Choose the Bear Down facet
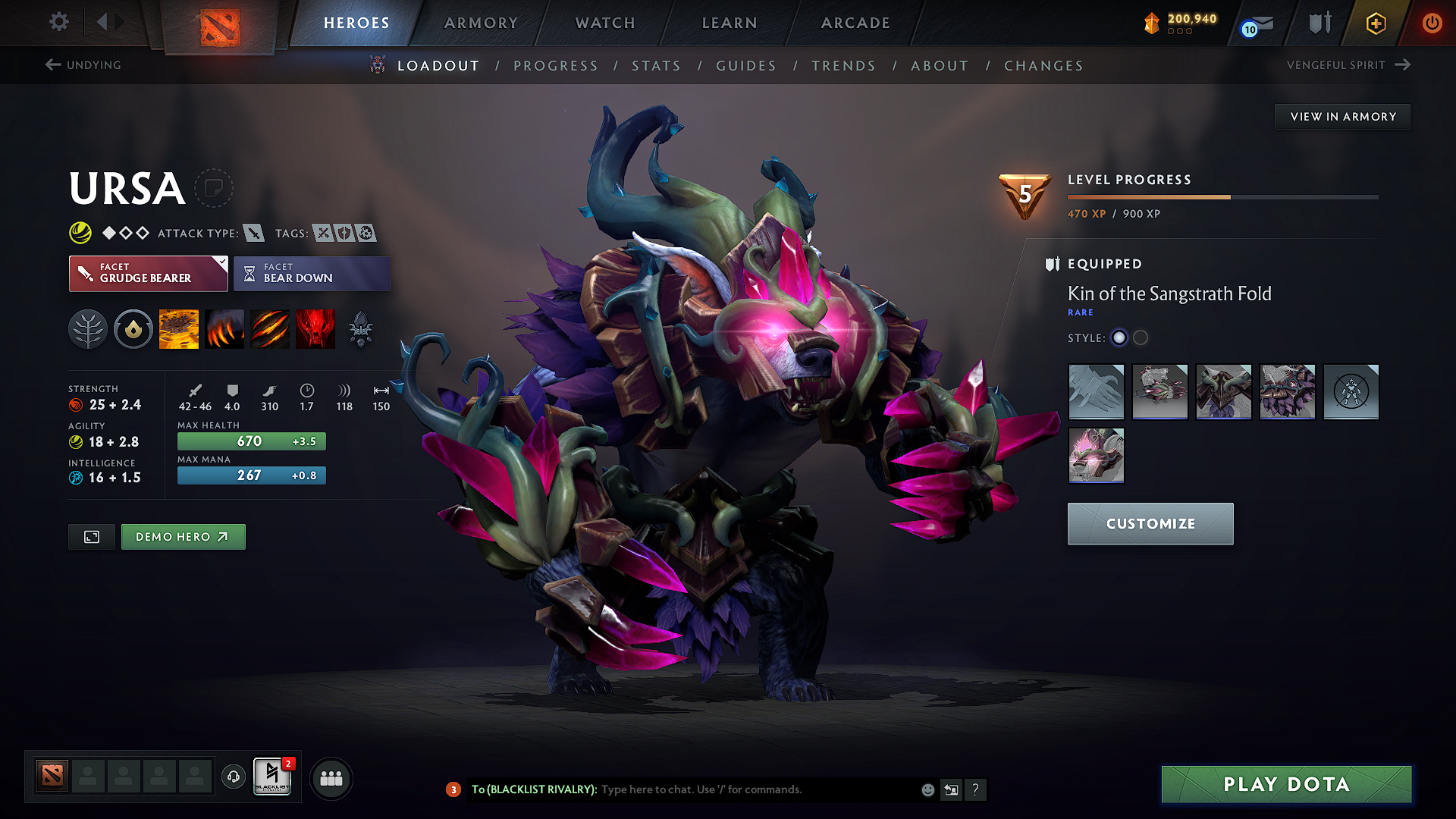Screen dimensions: 1456x819 [x=312, y=274]
